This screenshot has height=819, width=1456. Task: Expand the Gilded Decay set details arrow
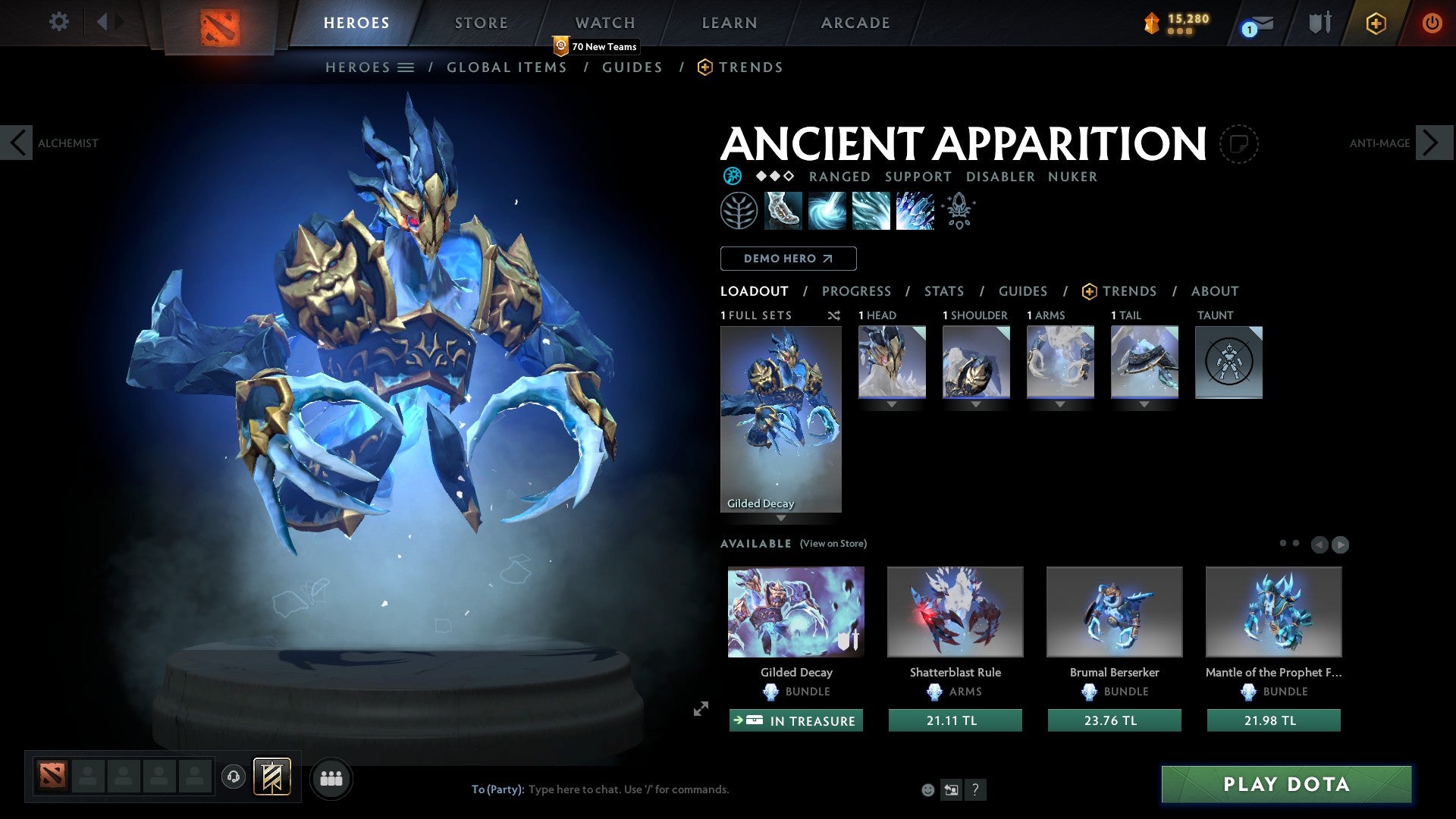[781, 519]
